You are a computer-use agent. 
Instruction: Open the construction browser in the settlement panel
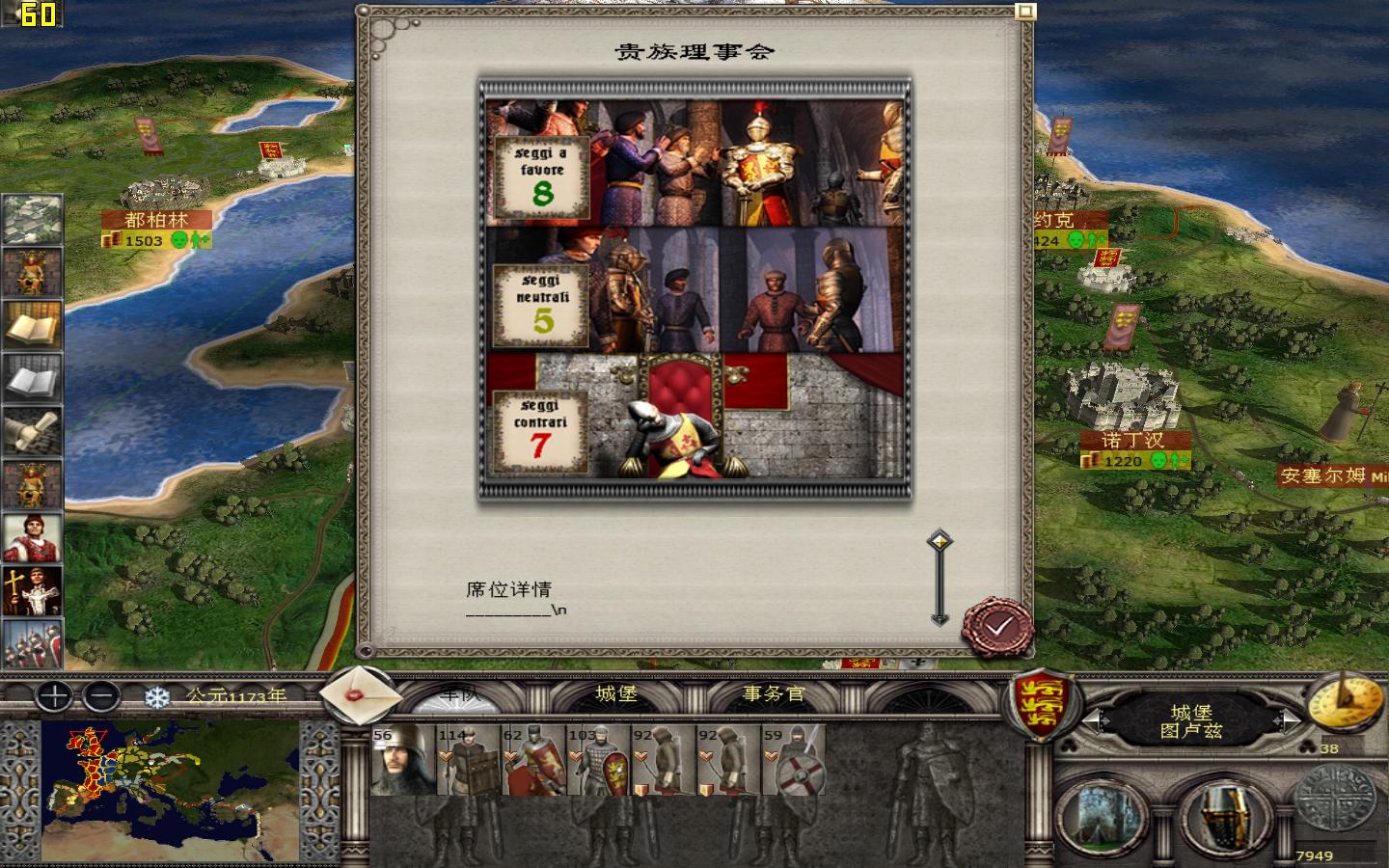[x=1100, y=815]
